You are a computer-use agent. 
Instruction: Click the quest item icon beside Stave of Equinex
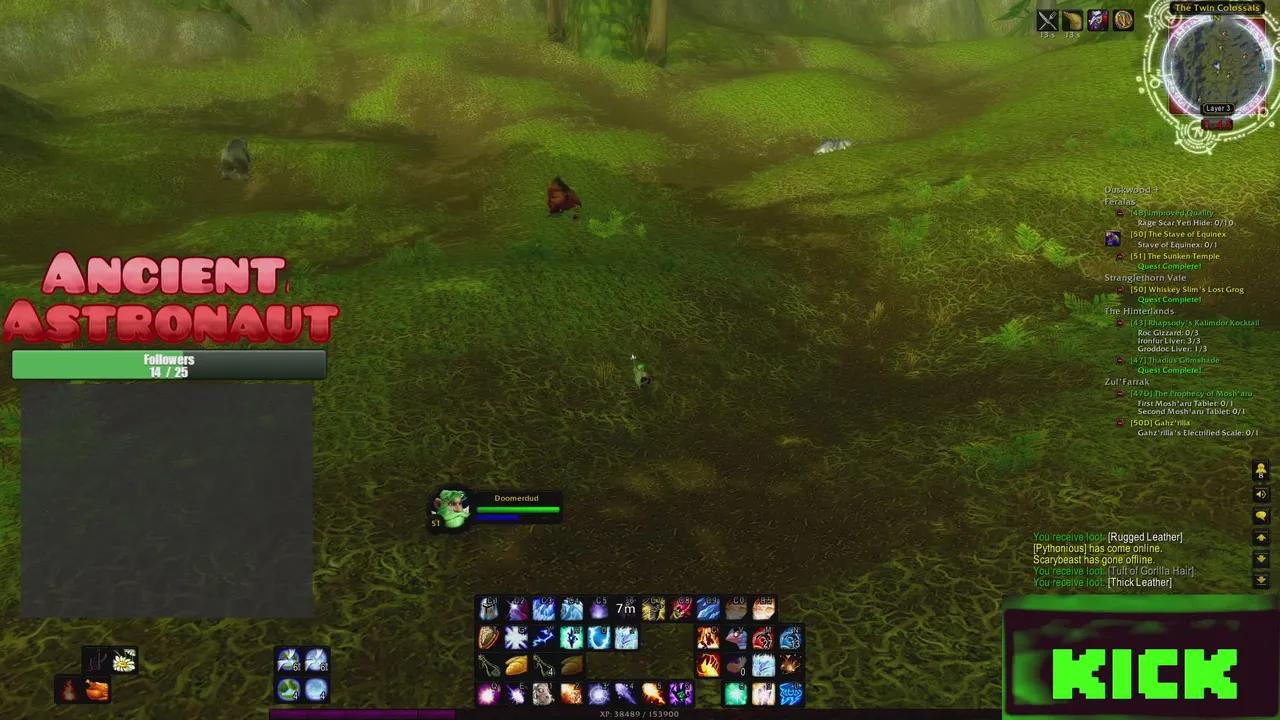coord(1113,238)
